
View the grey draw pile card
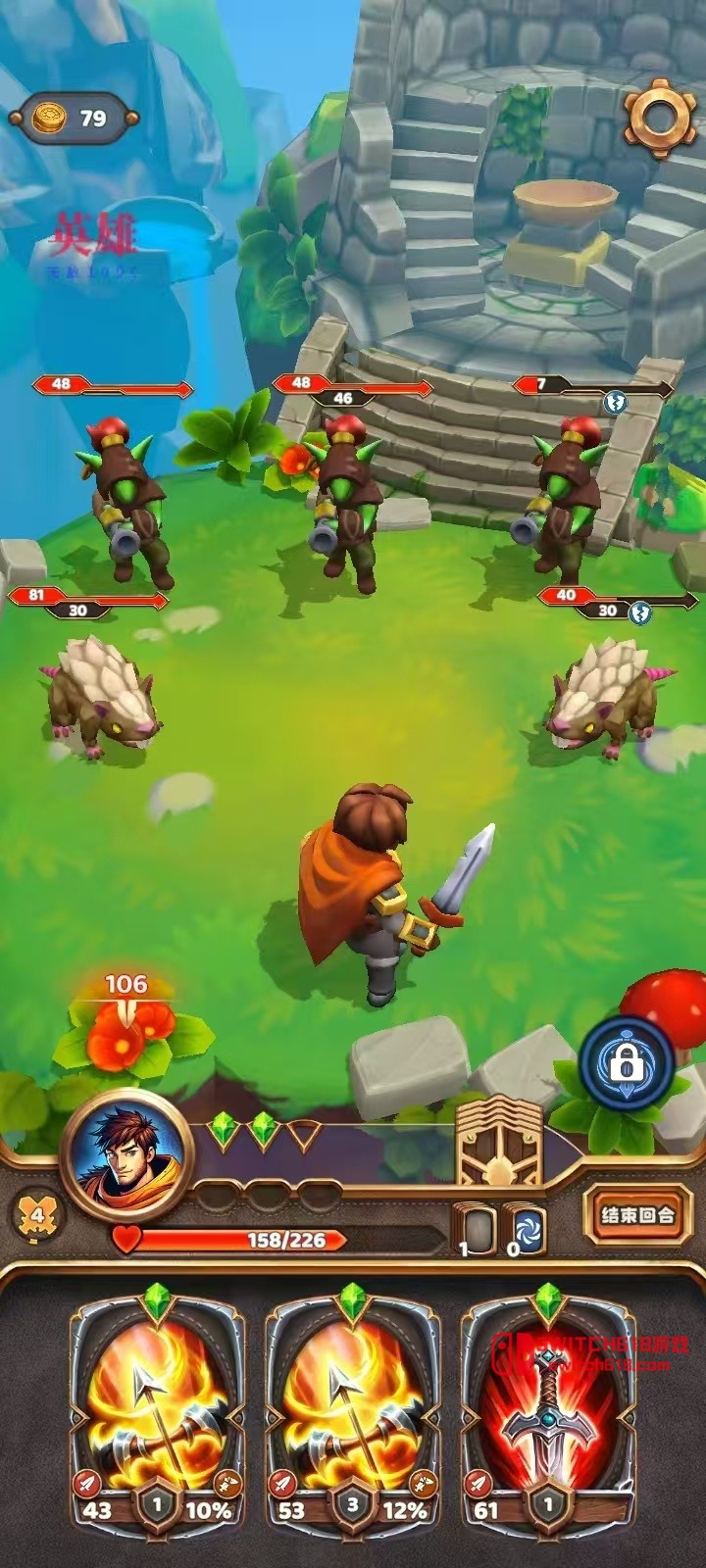478,1231
